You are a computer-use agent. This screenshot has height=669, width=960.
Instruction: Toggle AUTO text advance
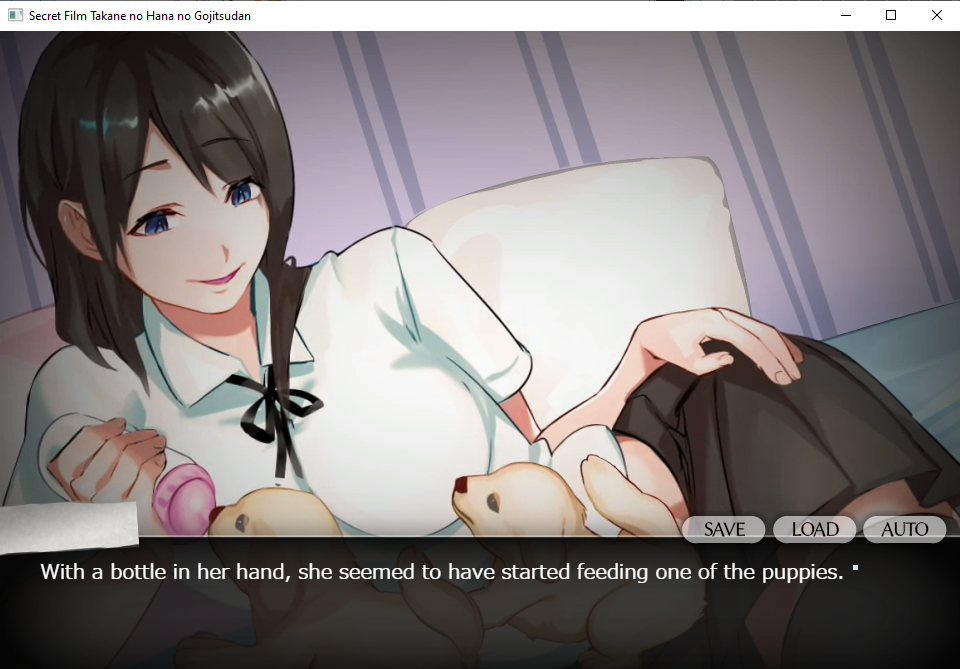904,529
